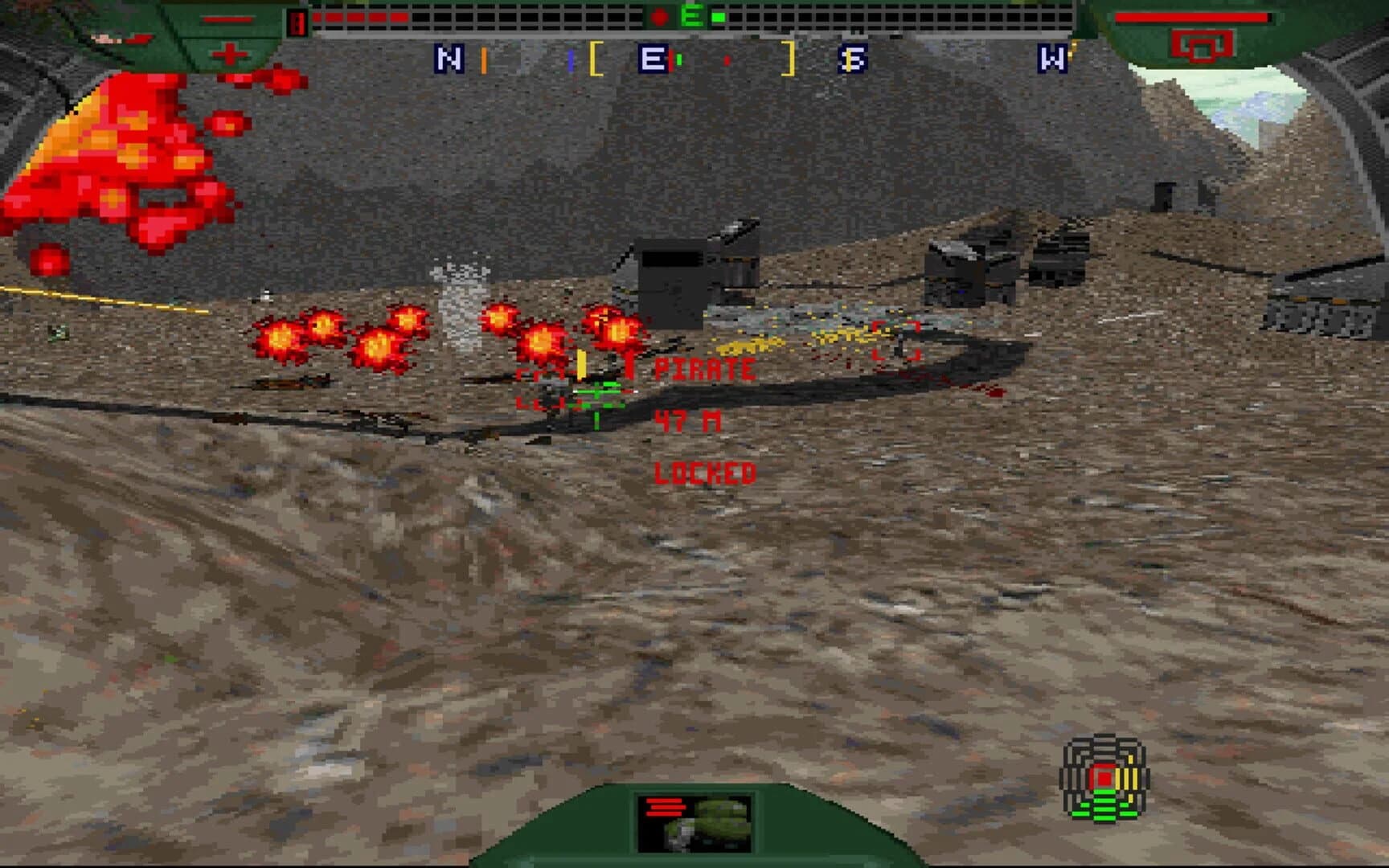Viewport: 1389px width, 868px height.
Task: Click the PIRATE target label
Action: click(x=705, y=369)
